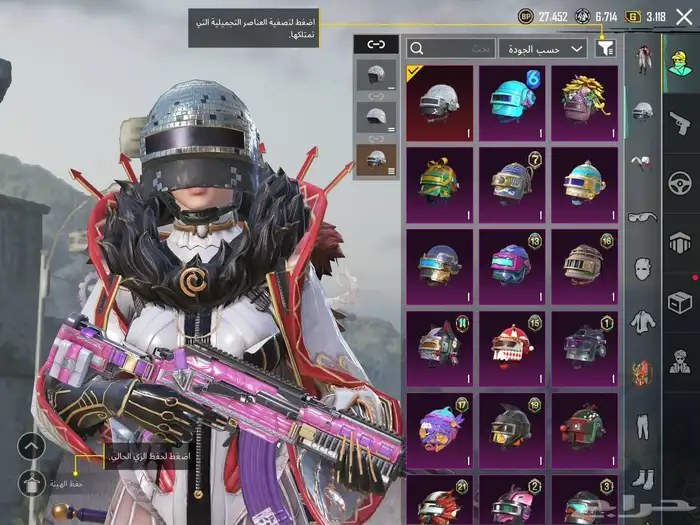Switch to the jacket clothing category

coord(642,322)
